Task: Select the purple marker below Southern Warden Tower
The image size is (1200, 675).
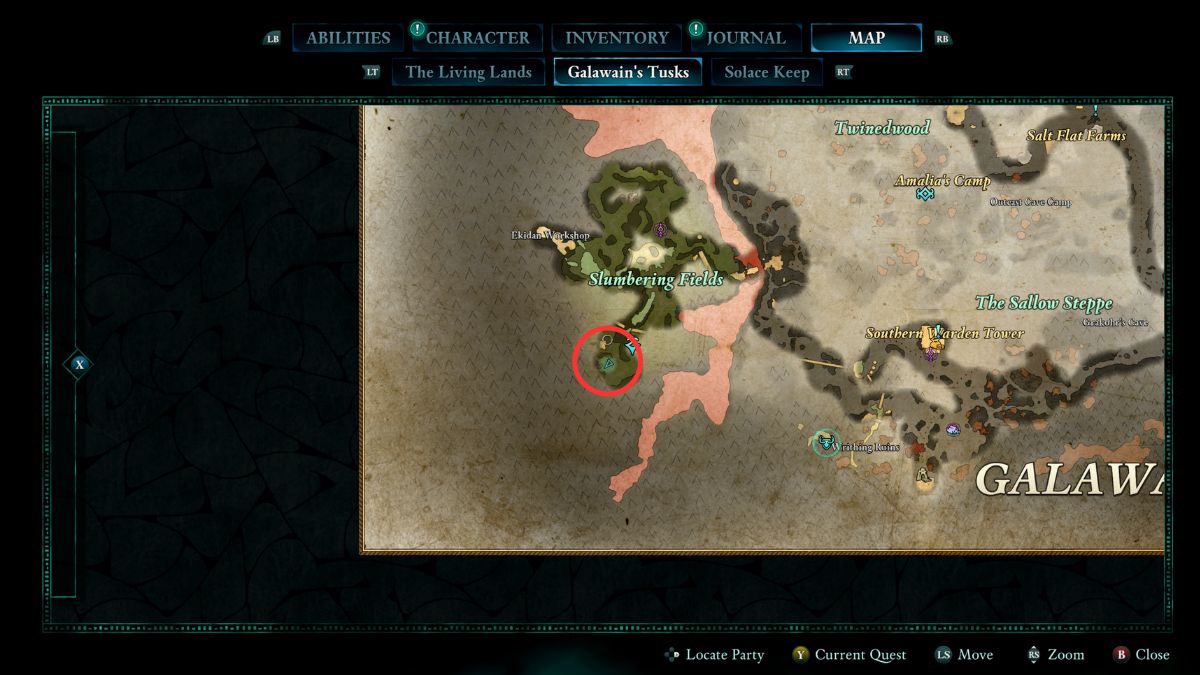Action: tap(932, 353)
